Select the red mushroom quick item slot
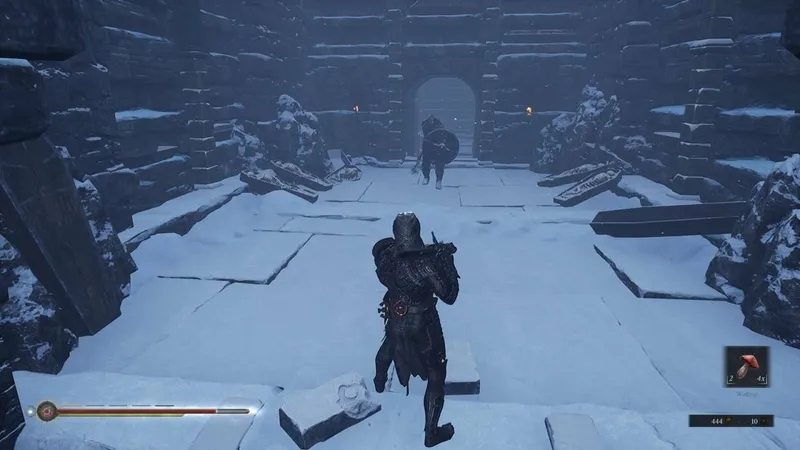800x450 pixels. click(747, 367)
